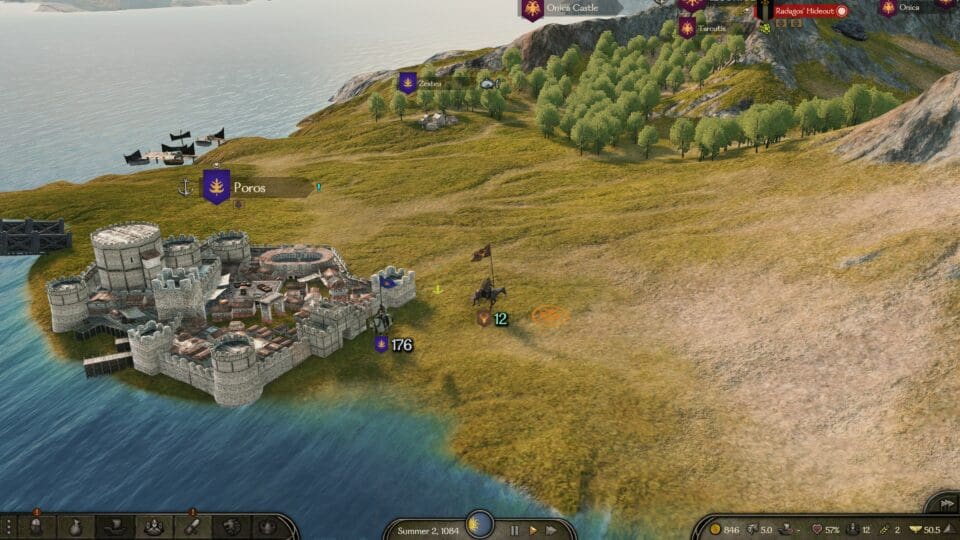Image resolution: width=960 pixels, height=540 pixels.
Task: Open the inventory pouch icon
Action: tap(76, 526)
